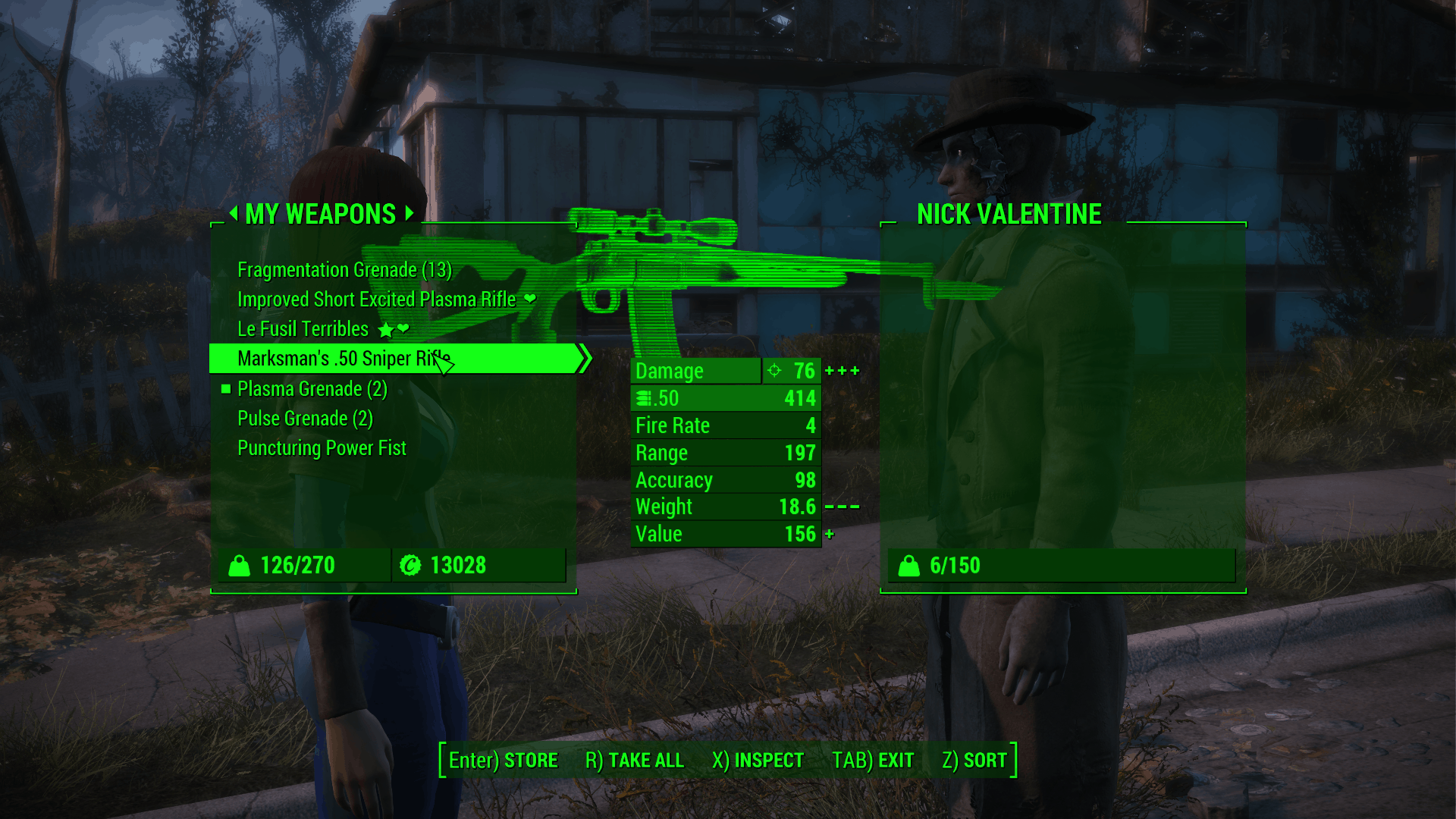The height and width of the screenshot is (819, 1456).
Task: Select Le Fusil Terribles weapon entry
Action: [303, 329]
